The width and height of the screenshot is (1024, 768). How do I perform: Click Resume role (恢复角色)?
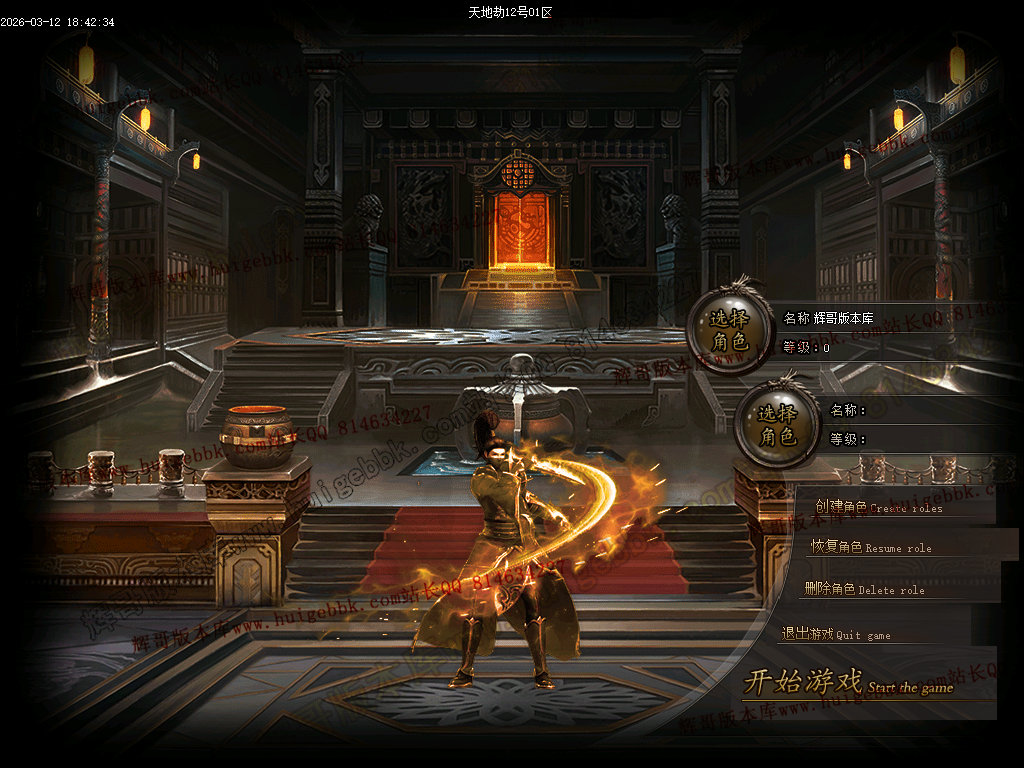click(870, 548)
